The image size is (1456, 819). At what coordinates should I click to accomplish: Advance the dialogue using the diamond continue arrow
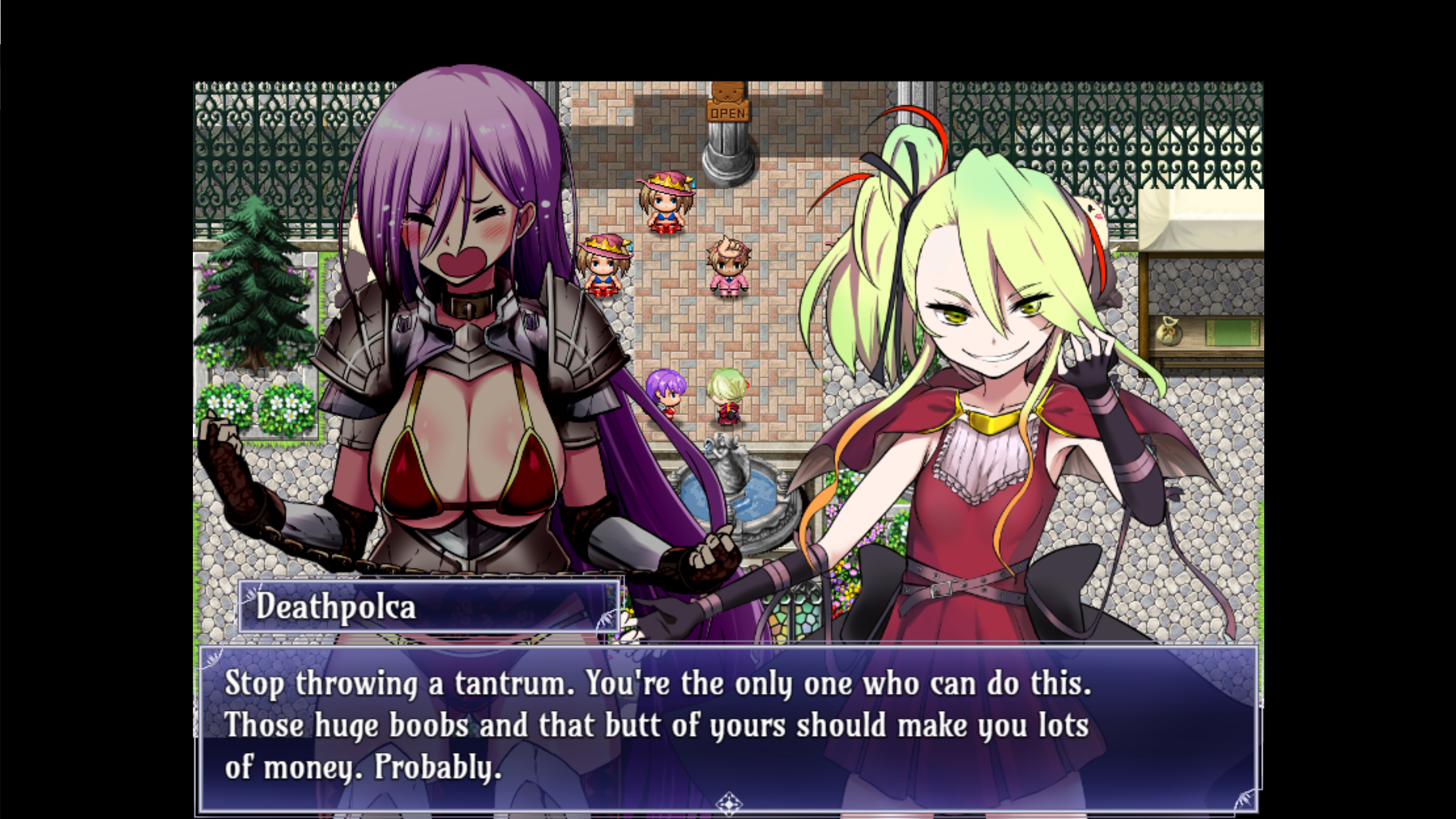728,803
